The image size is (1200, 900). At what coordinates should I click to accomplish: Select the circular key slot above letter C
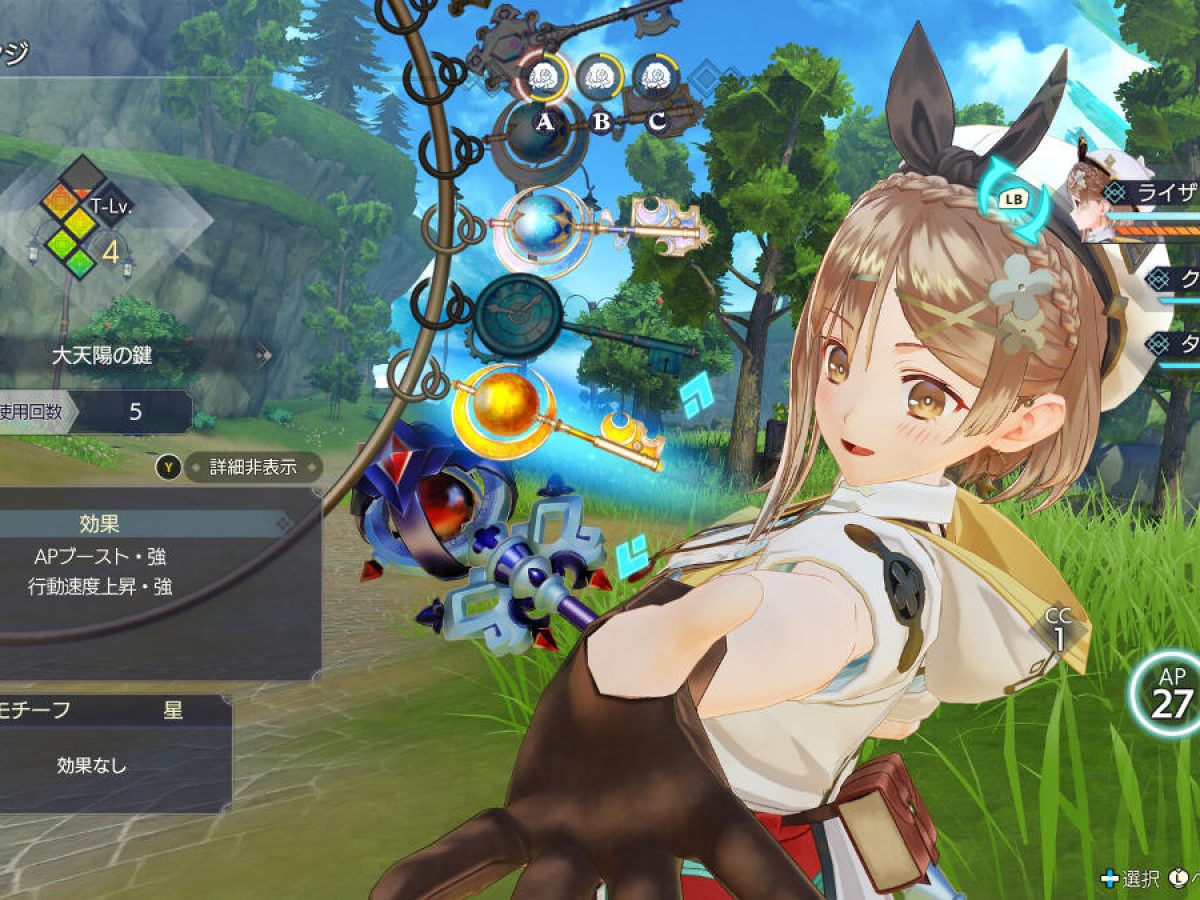click(656, 75)
